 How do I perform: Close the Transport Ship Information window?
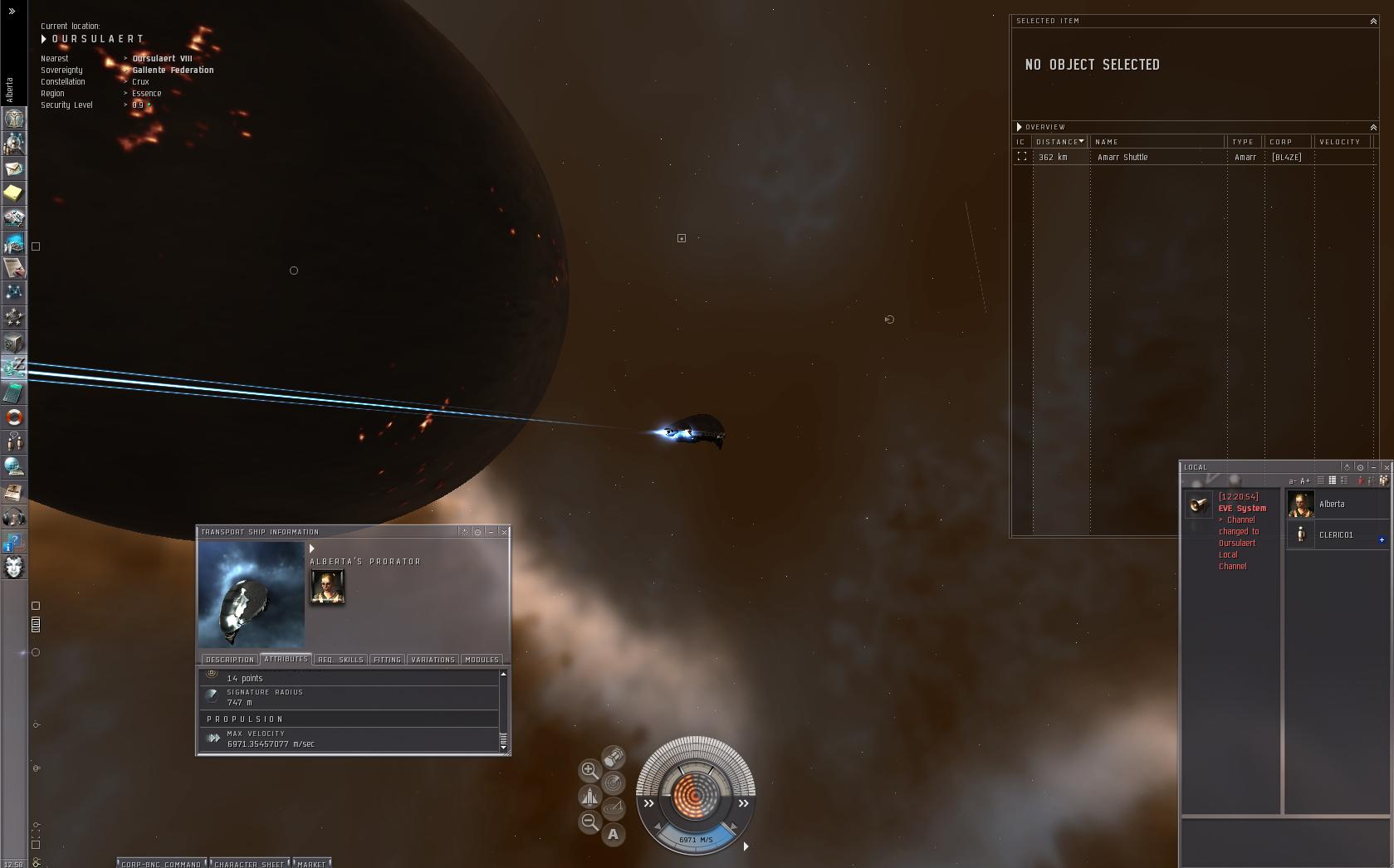pos(504,532)
